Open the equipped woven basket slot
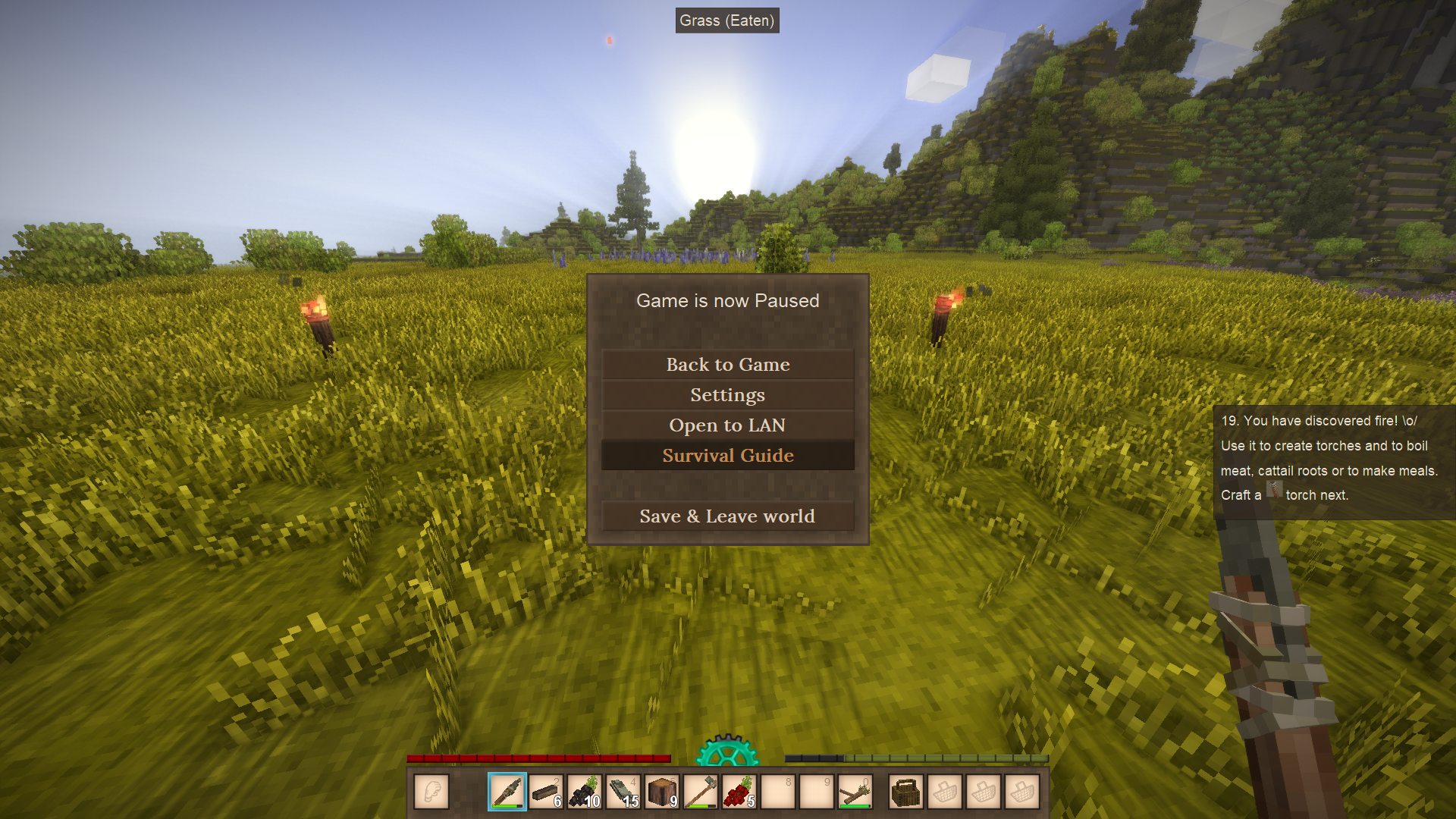Viewport: 1456px width, 819px height. (x=905, y=792)
